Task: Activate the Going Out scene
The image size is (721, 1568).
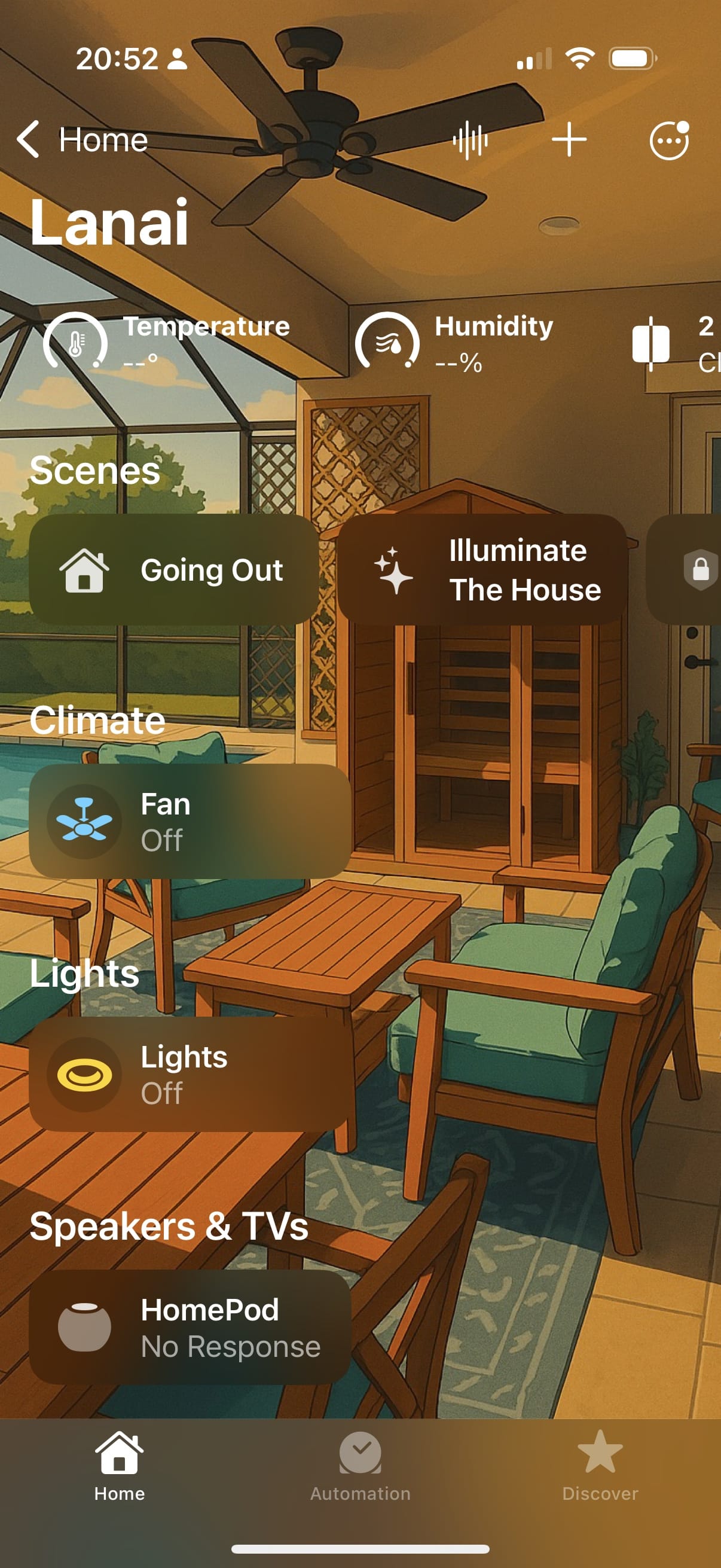Action: [174, 570]
